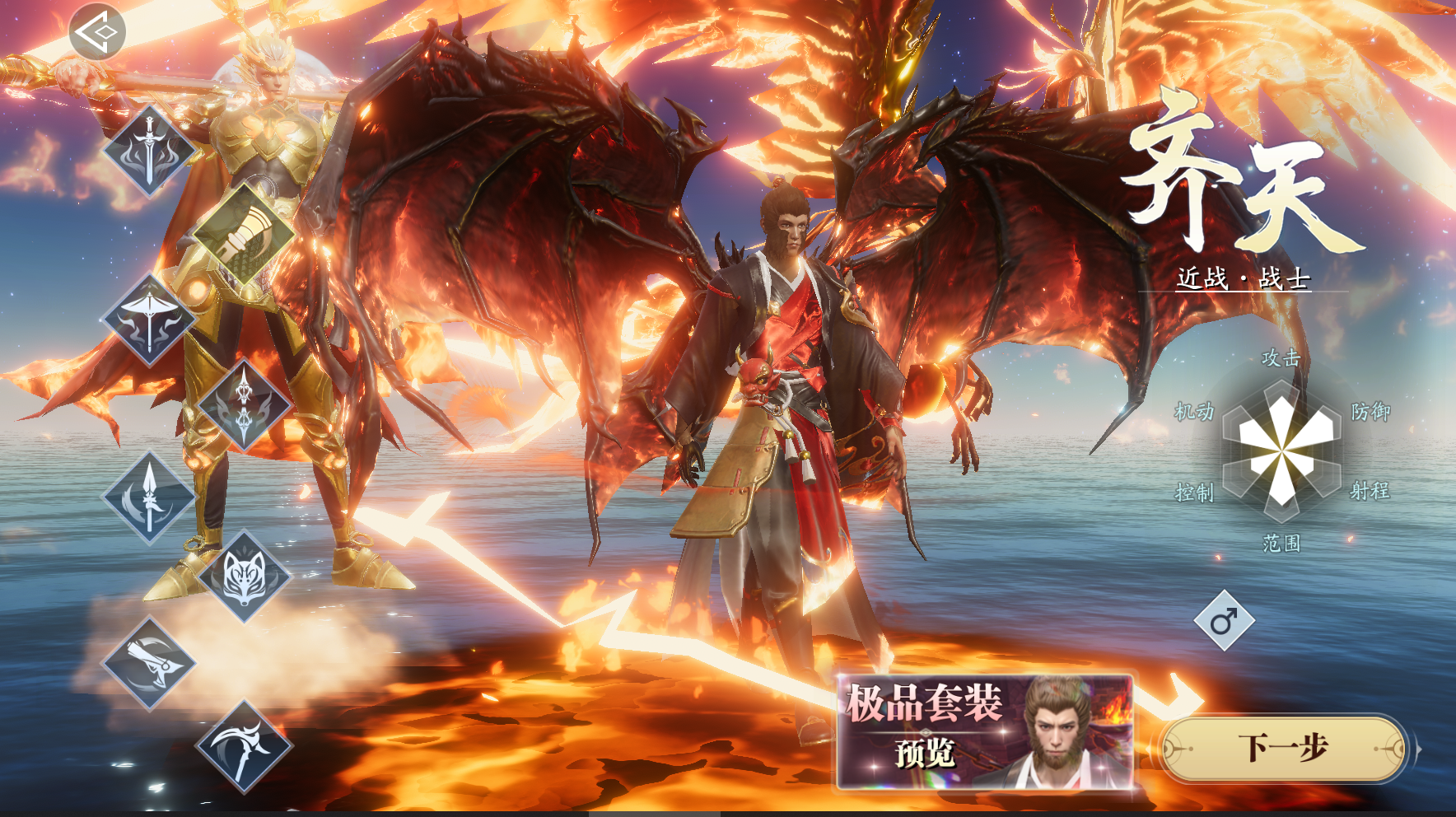This screenshot has height=817, width=1456.
Task: Go back using the top-left arrow button
Action: [97, 32]
